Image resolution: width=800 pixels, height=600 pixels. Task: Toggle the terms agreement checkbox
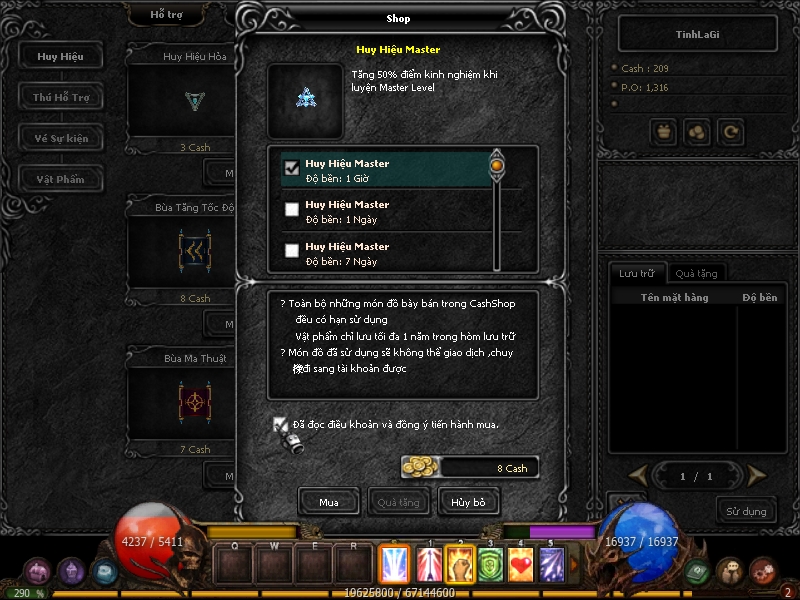coord(281,424)
